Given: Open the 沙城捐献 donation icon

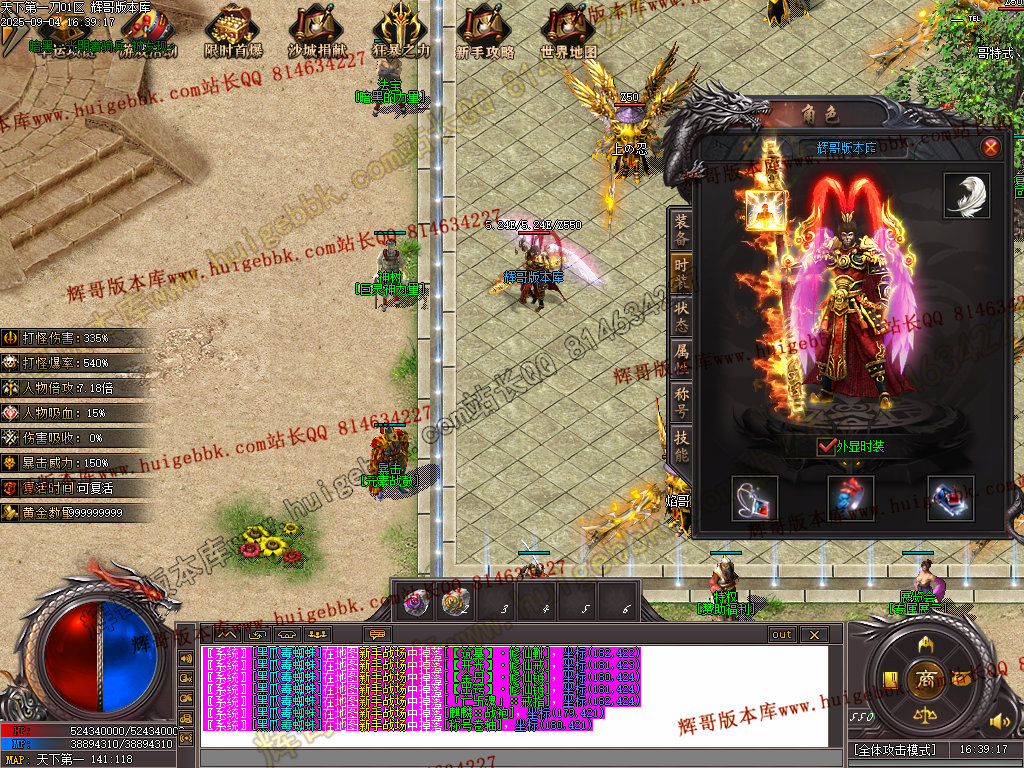Looking at the screenshot, I should (317, 30).
